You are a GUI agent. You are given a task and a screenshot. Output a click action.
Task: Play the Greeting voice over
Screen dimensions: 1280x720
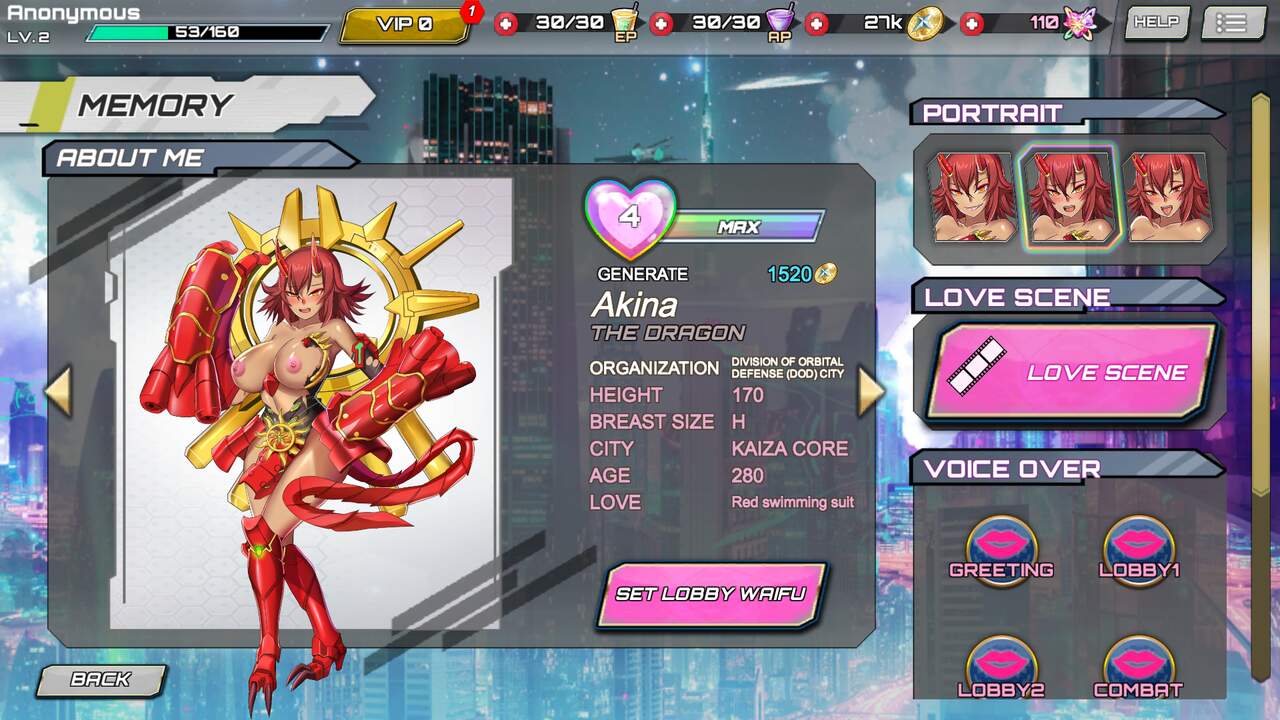point(1001,552)
